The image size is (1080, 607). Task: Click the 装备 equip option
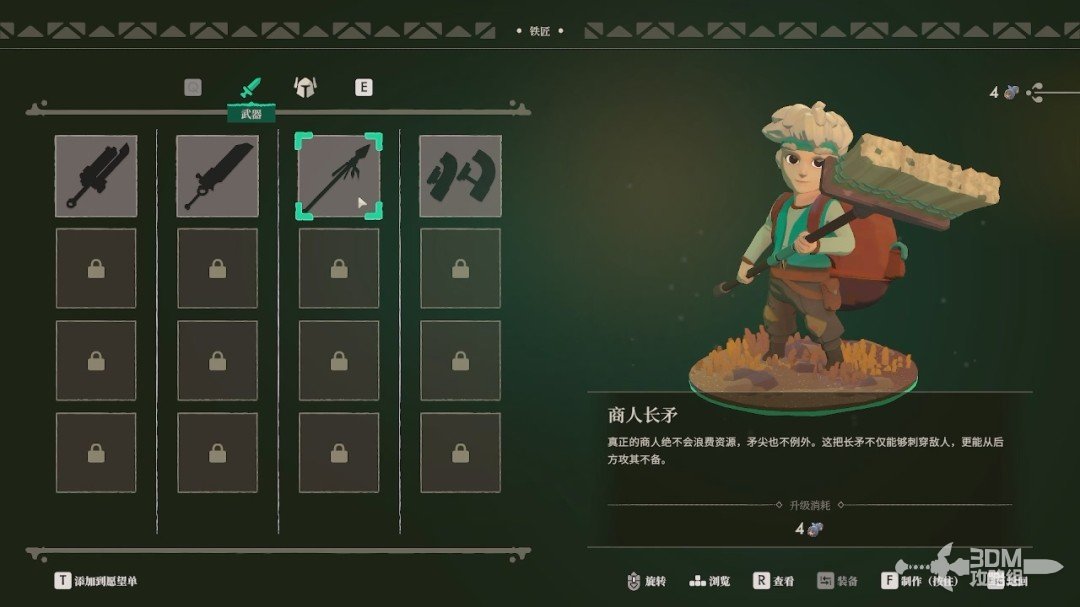point(837,580)
